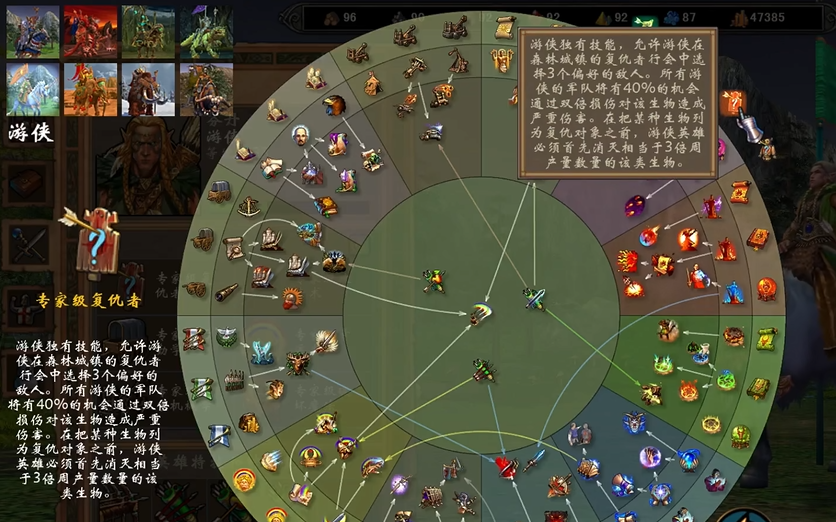Select the winged sword icon in wheel center
This screenshot has width=836, height=522.
pyautogui.click(x=534, y=297)
